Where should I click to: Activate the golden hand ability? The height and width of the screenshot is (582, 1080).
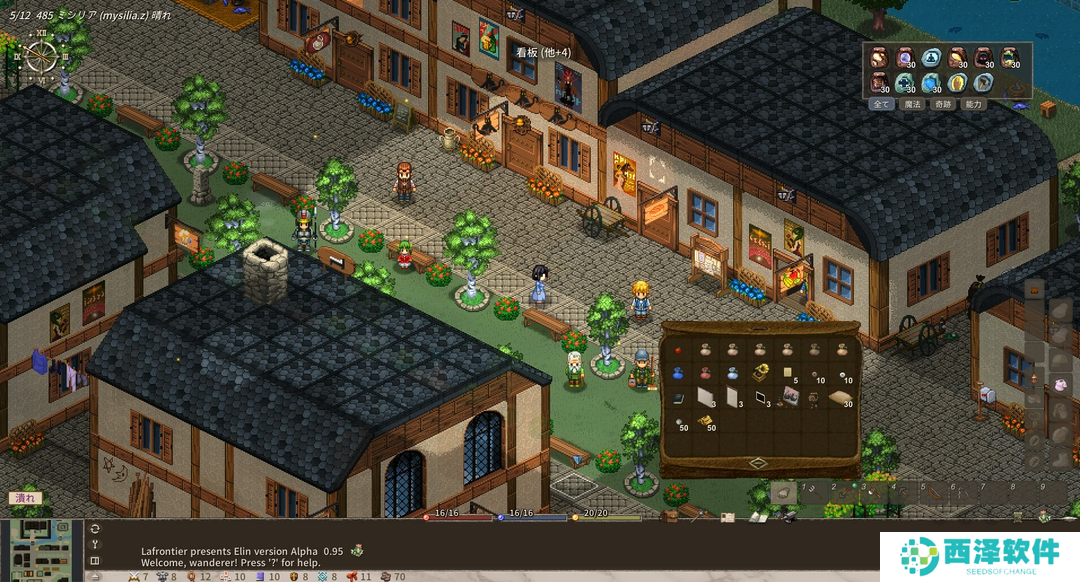[x=957, y=82]
